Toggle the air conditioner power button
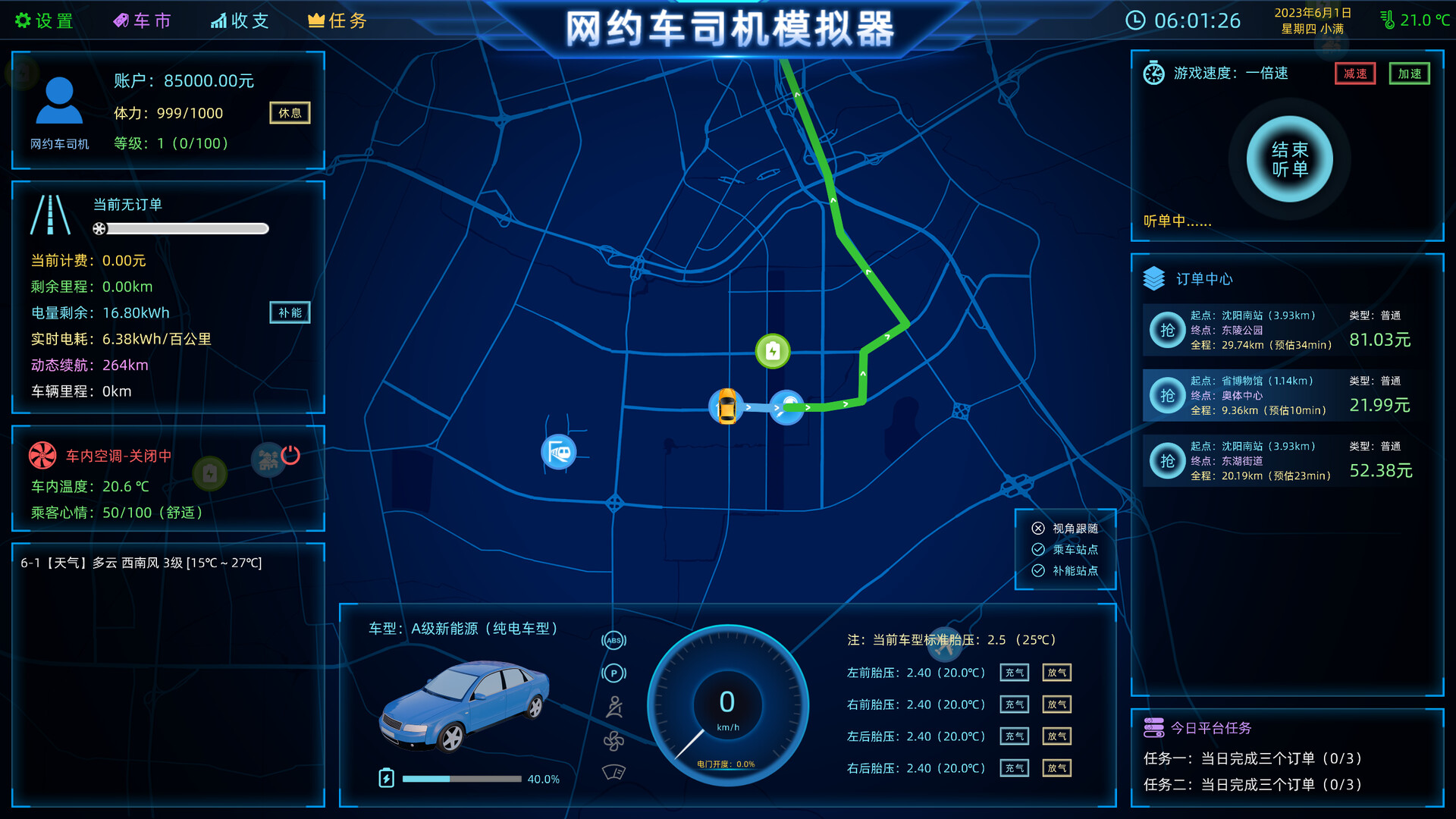The image size is (1456, 819). [290, 454]
